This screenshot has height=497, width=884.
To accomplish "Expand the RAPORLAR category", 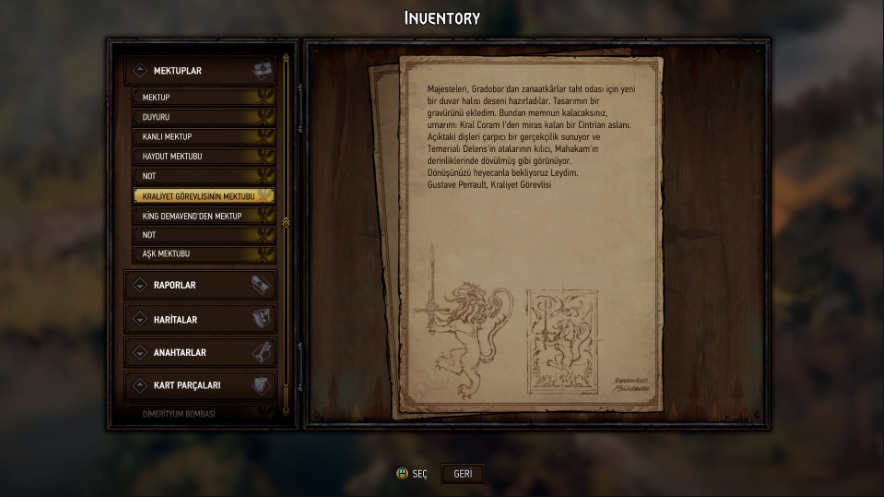I will coord(200,285).
